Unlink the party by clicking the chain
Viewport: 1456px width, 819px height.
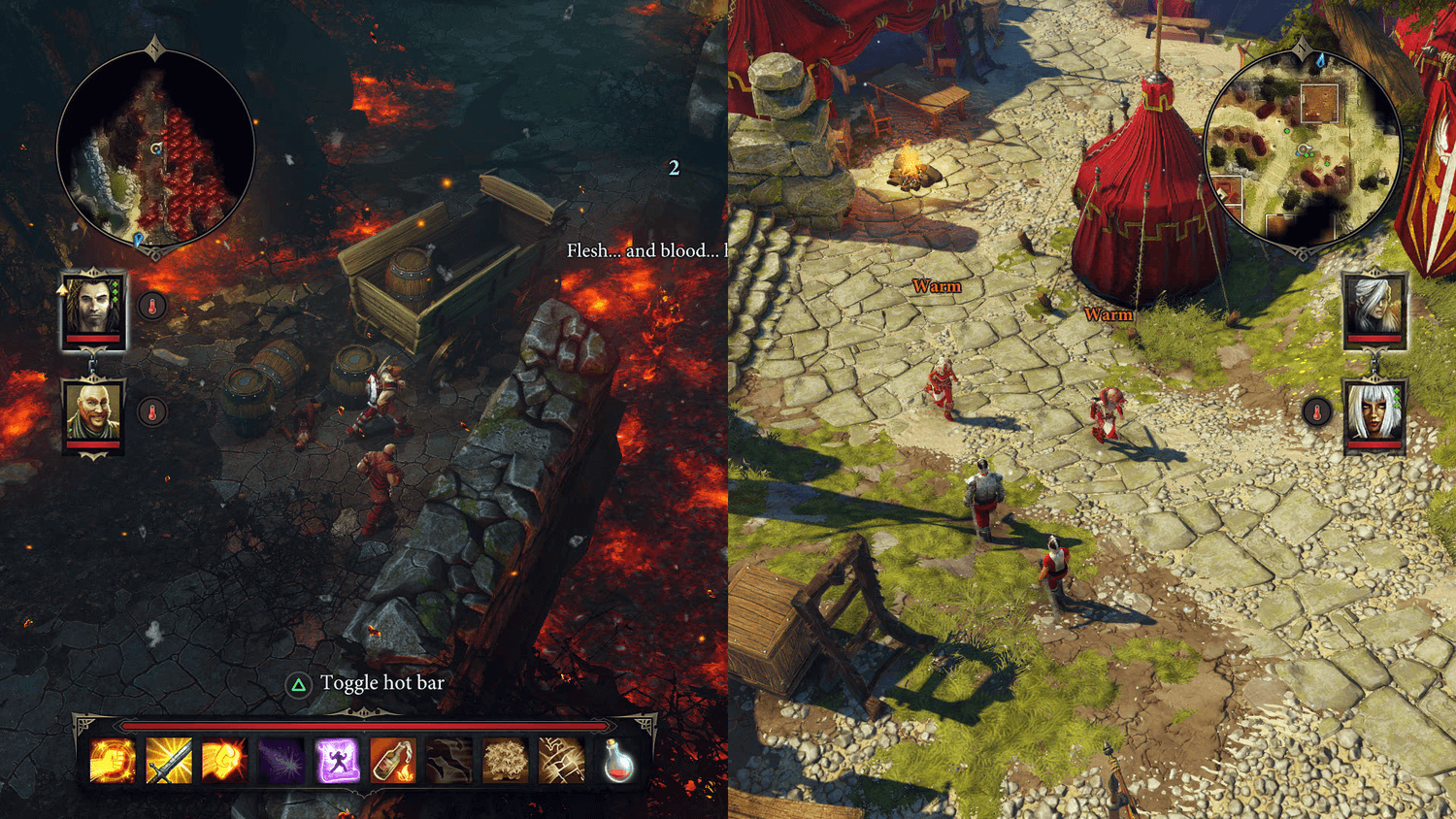pos(91,364)
